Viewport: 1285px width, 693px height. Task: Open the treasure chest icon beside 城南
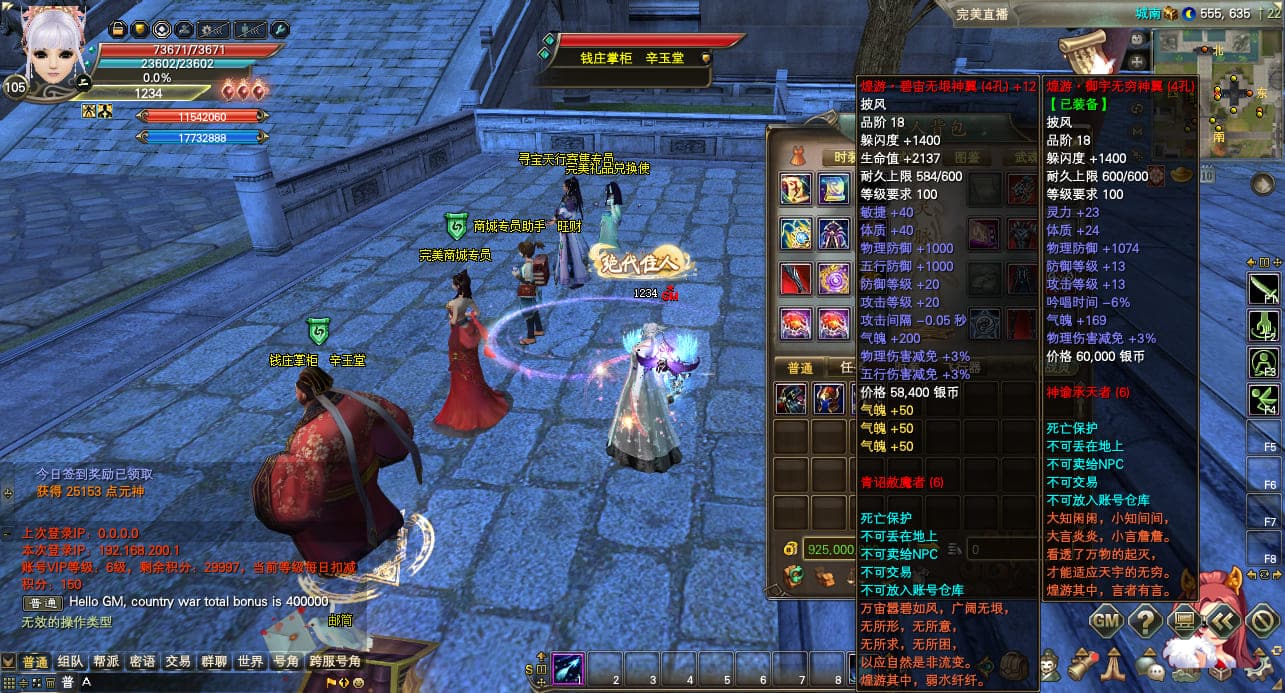pyautogui.click(x=1171, y=14)
